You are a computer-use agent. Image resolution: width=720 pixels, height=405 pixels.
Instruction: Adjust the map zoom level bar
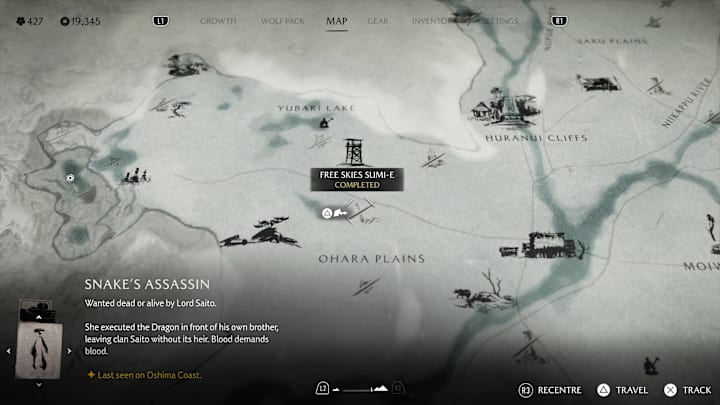click(x=360, y=388)
